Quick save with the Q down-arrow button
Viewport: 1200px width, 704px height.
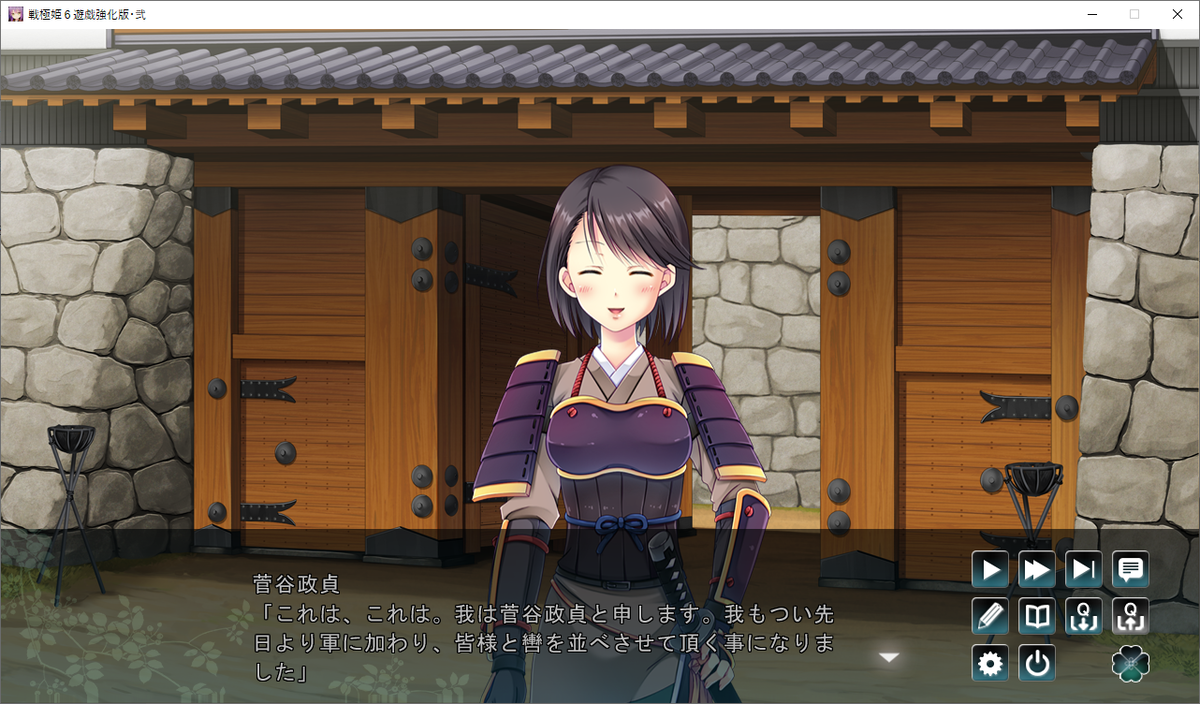point(1084,616)
